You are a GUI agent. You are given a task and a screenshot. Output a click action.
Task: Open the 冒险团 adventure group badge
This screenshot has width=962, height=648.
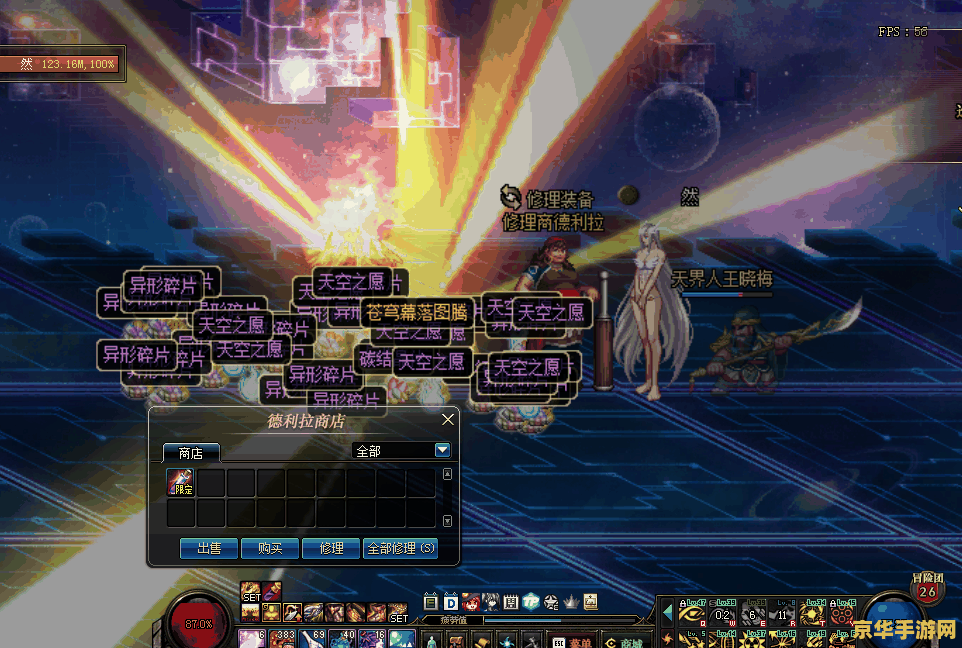[927, 589]
